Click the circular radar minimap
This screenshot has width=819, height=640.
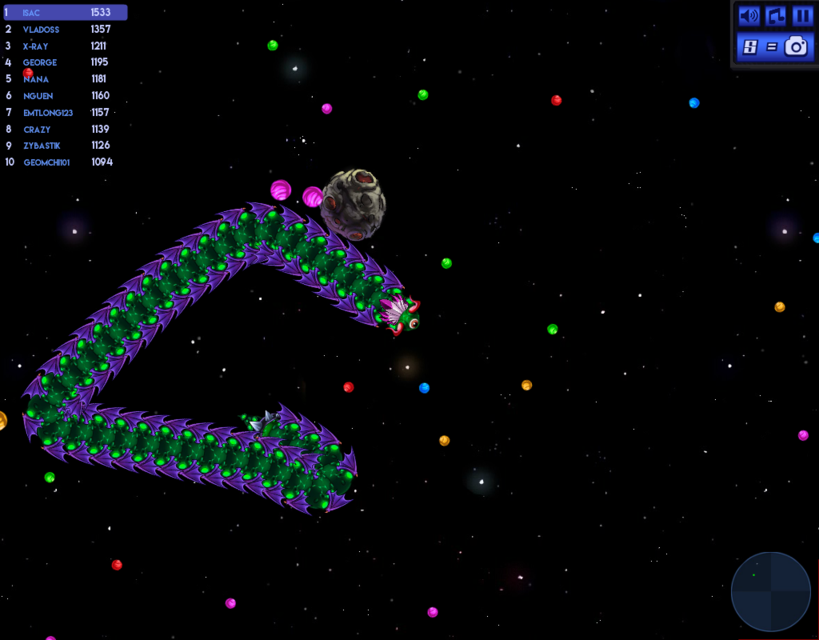[771, 592]
